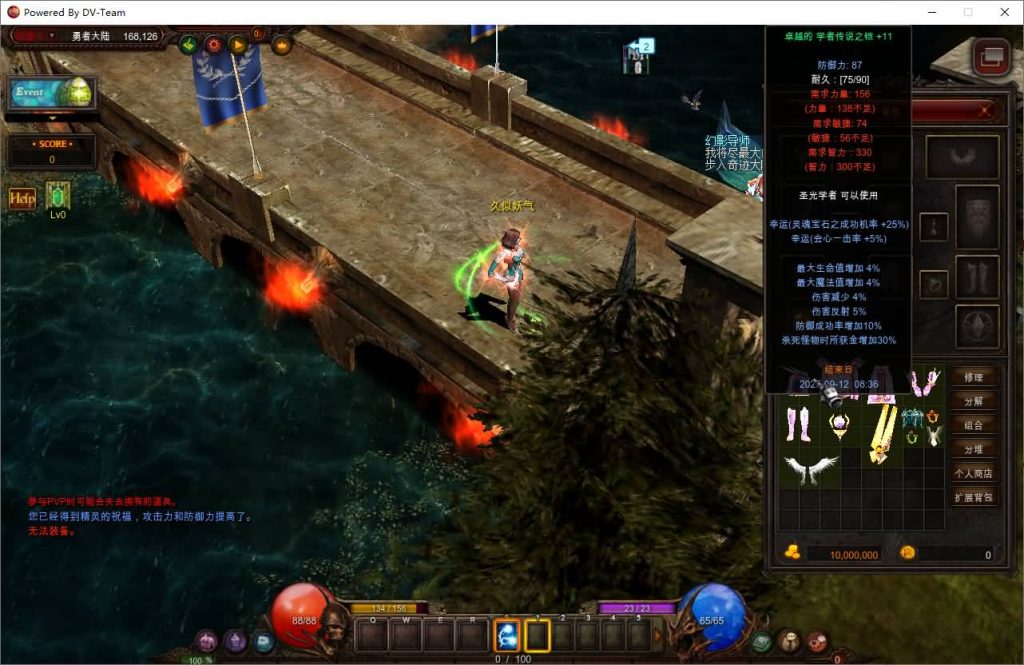Click the small arrow right of the hotbar

[657, 634]
